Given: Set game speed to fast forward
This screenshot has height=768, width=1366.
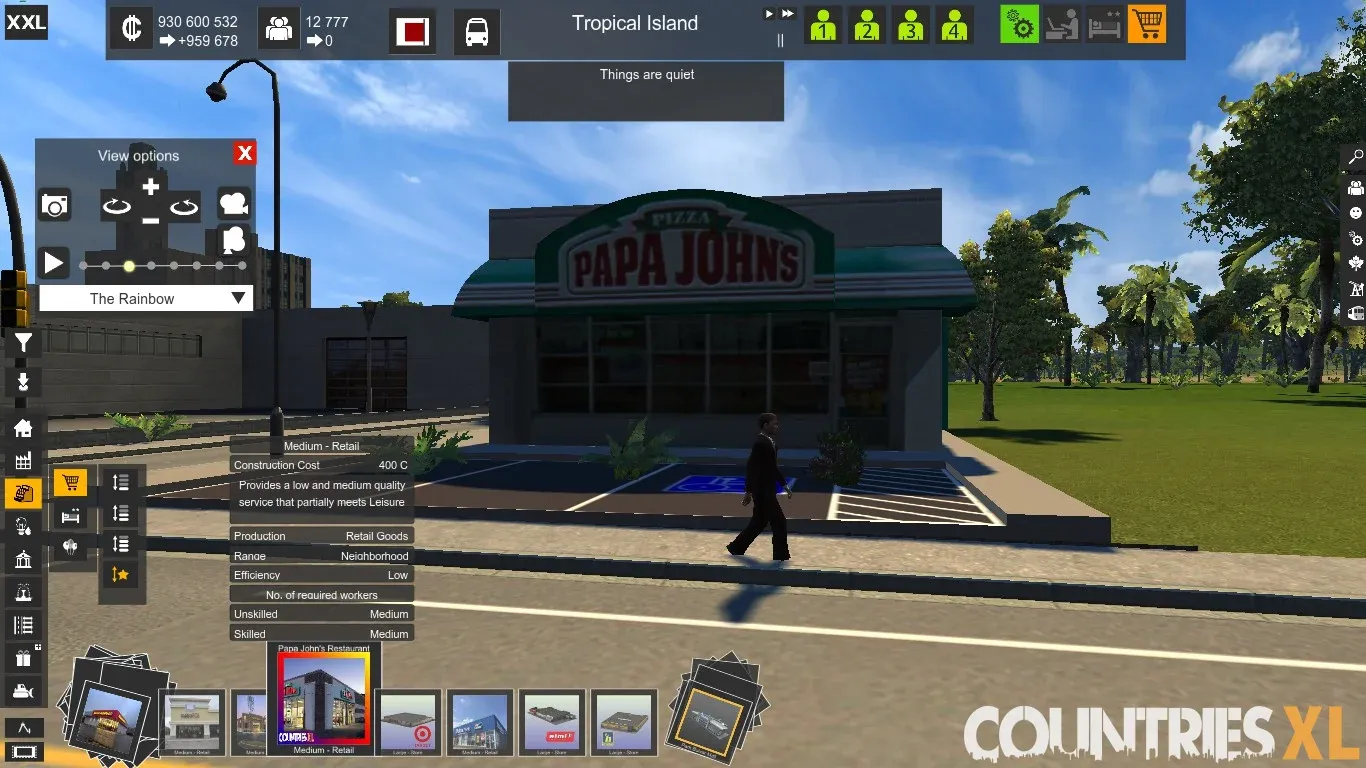Looking at the screenshot, I should pos(788,14).
